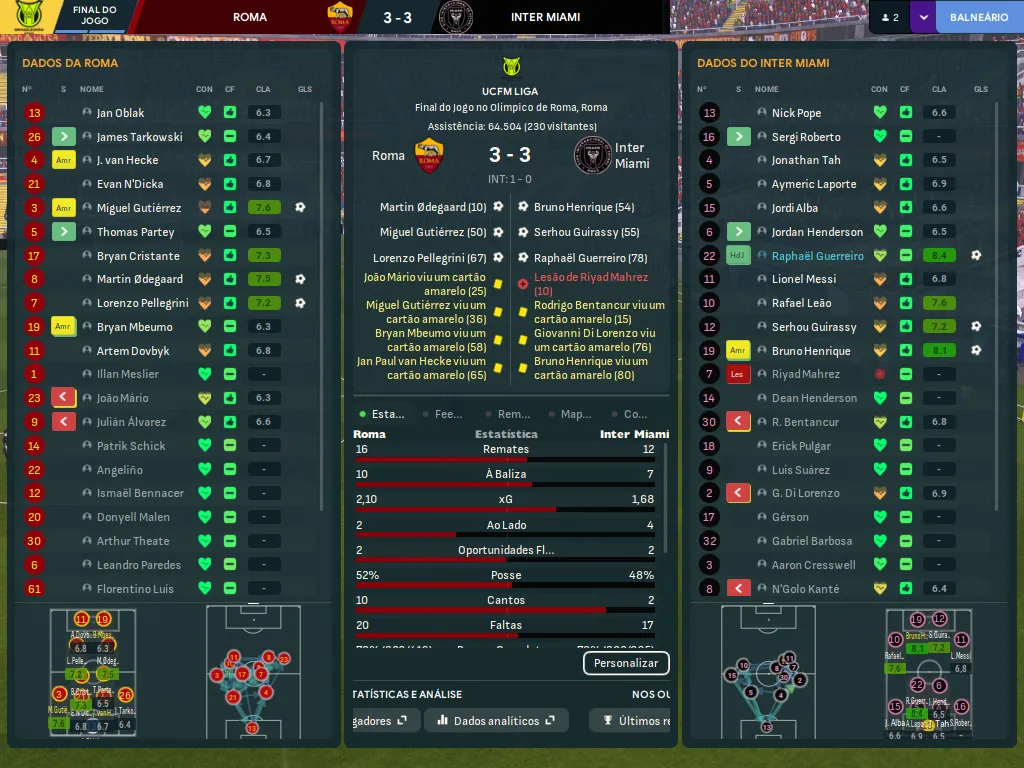The height and width of the screenshot is (768, 1024).
Task: Click the Inter Miami crest in the top bar
Action: (455, 17)
